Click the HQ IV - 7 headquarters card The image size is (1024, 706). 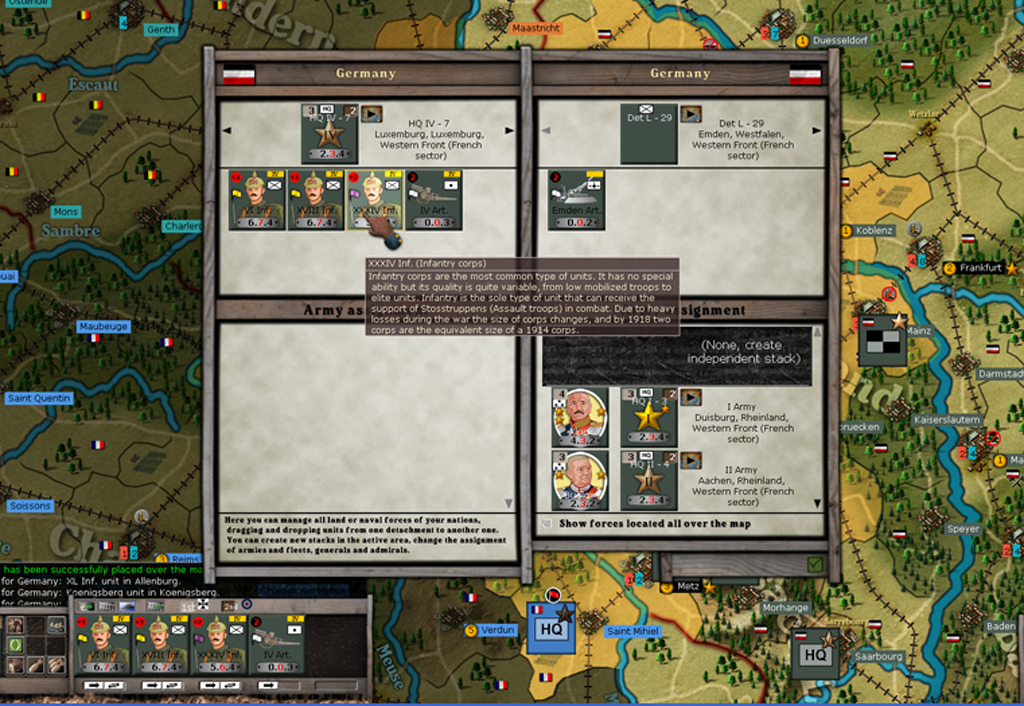329,133
